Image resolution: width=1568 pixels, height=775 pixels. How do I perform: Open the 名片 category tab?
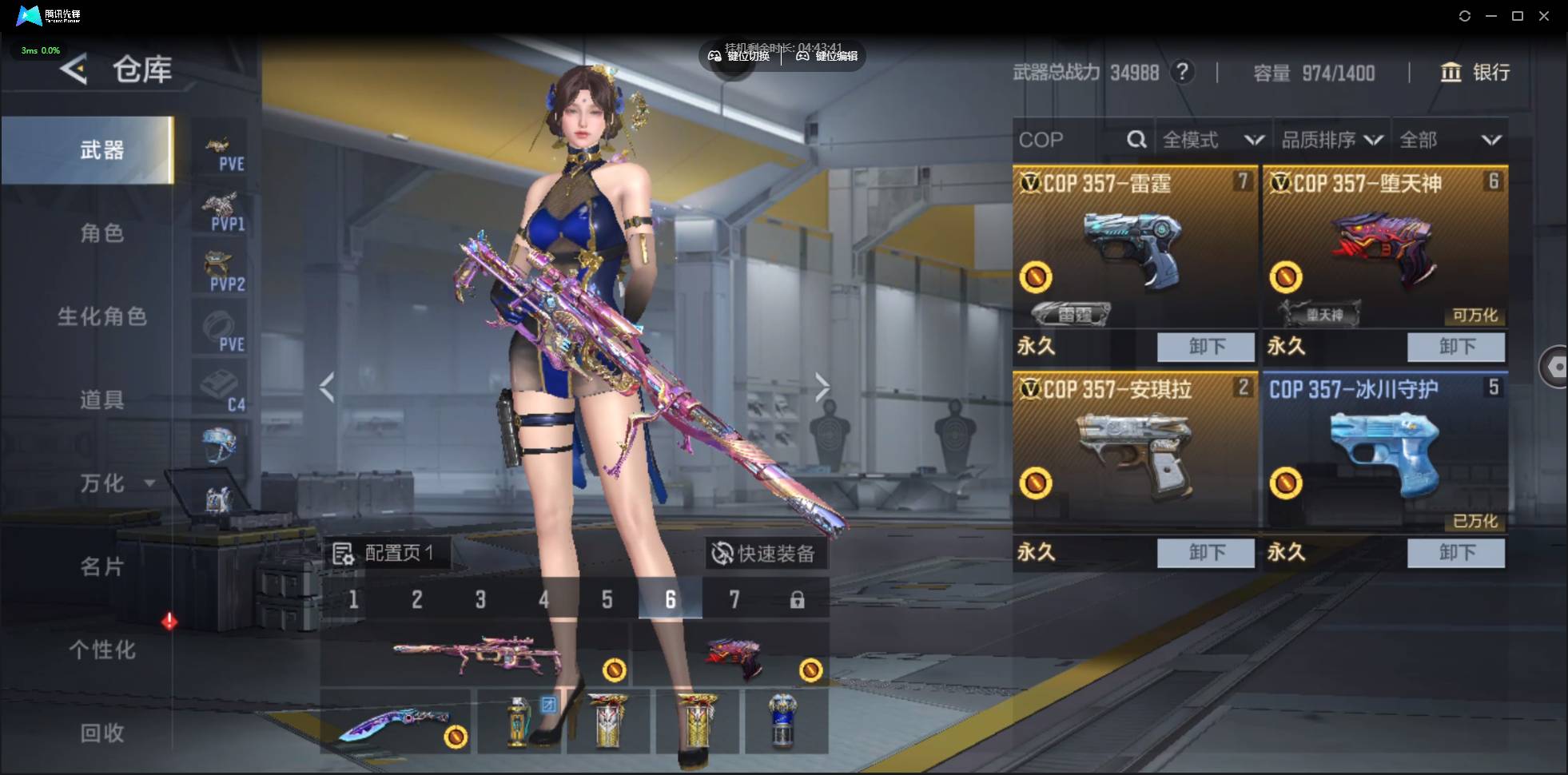[101, 566]
